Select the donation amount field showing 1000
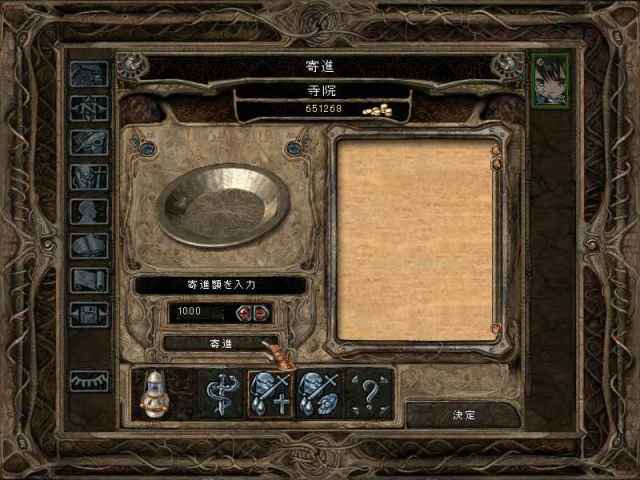This screenshot has height=480, width=640. (x=199, y=312)
